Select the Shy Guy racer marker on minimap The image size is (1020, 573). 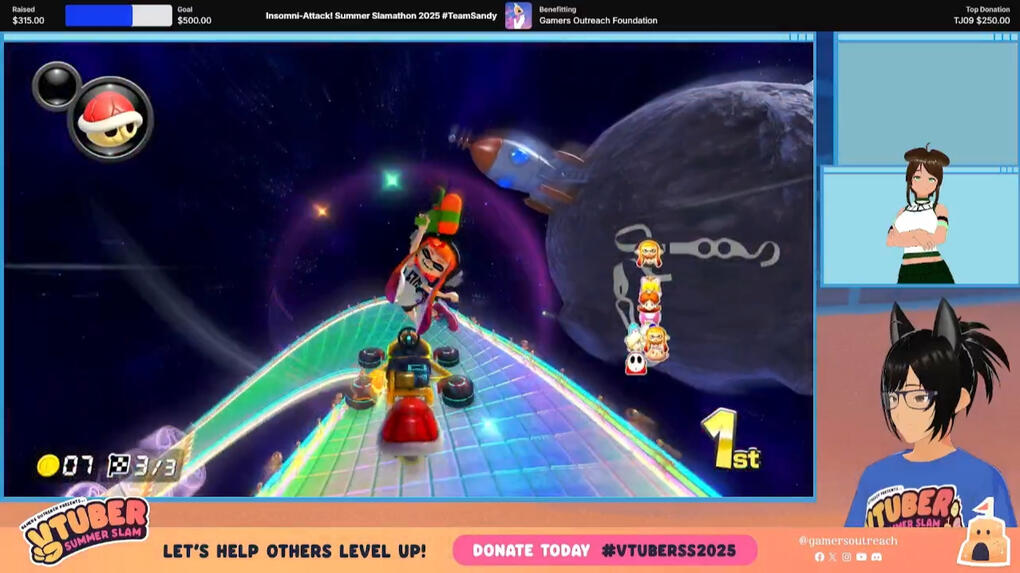[636, 363]
